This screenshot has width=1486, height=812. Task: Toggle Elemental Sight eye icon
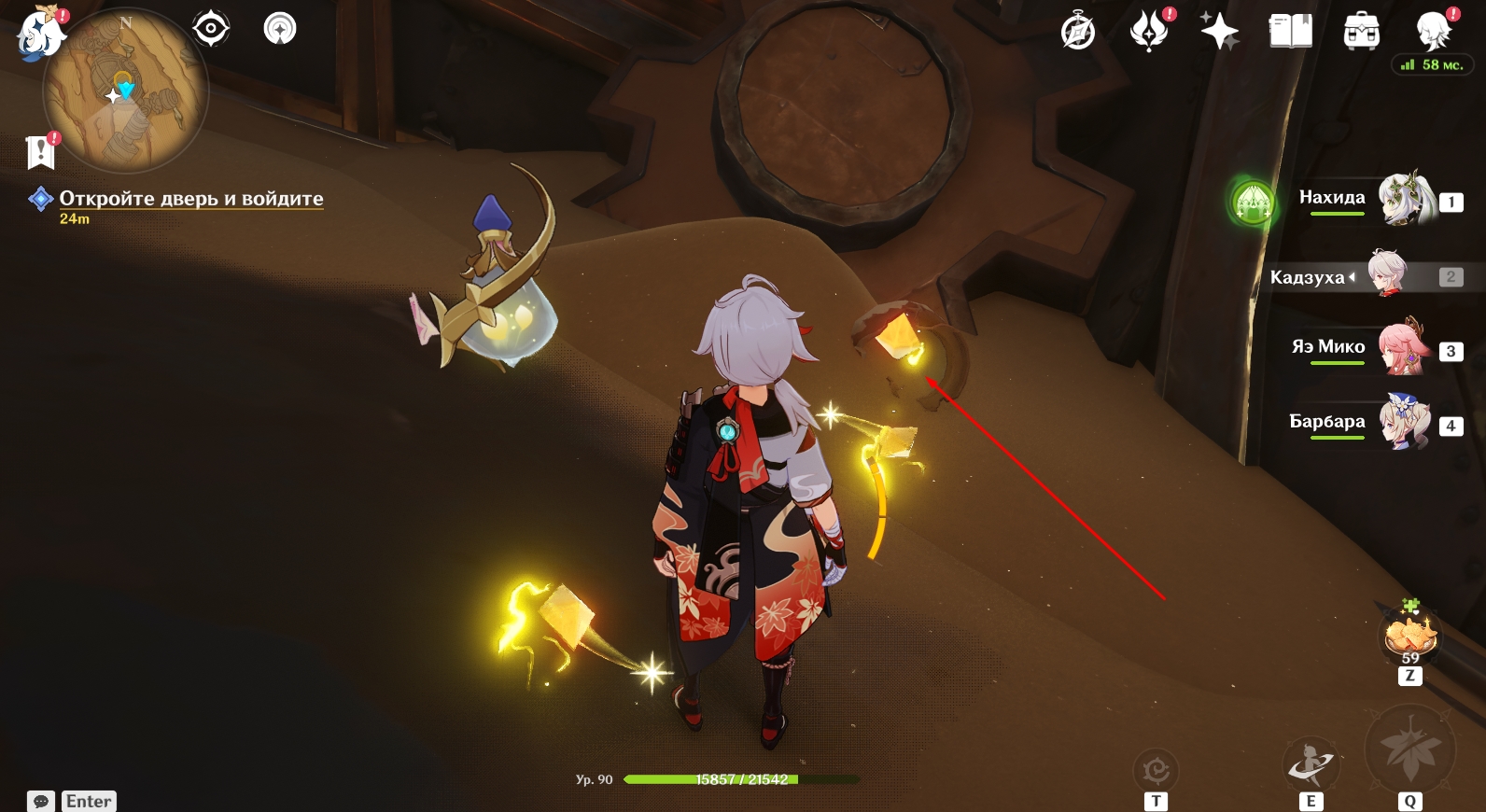pos(211,29)
